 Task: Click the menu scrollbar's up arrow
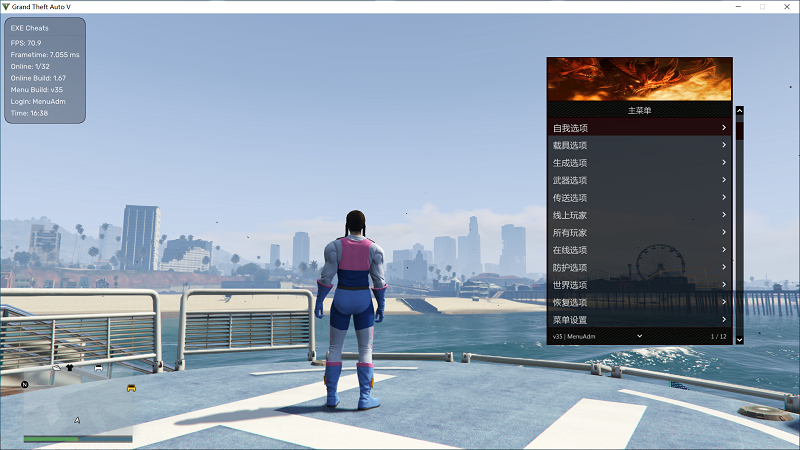pyautogui.click(x=740, y=111)
